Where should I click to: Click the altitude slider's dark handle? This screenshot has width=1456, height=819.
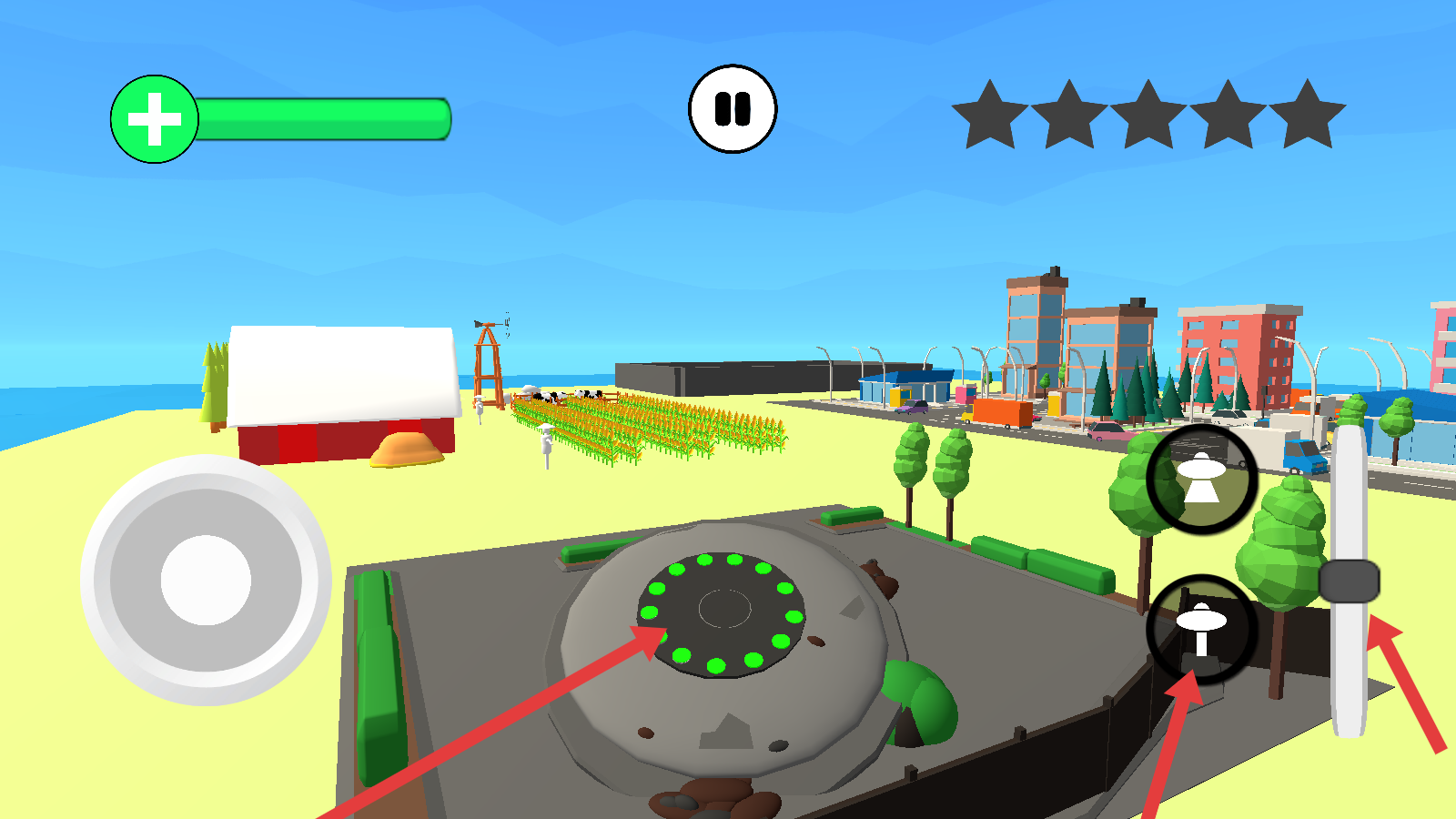pyautogui.click(x=1349, y=581)
